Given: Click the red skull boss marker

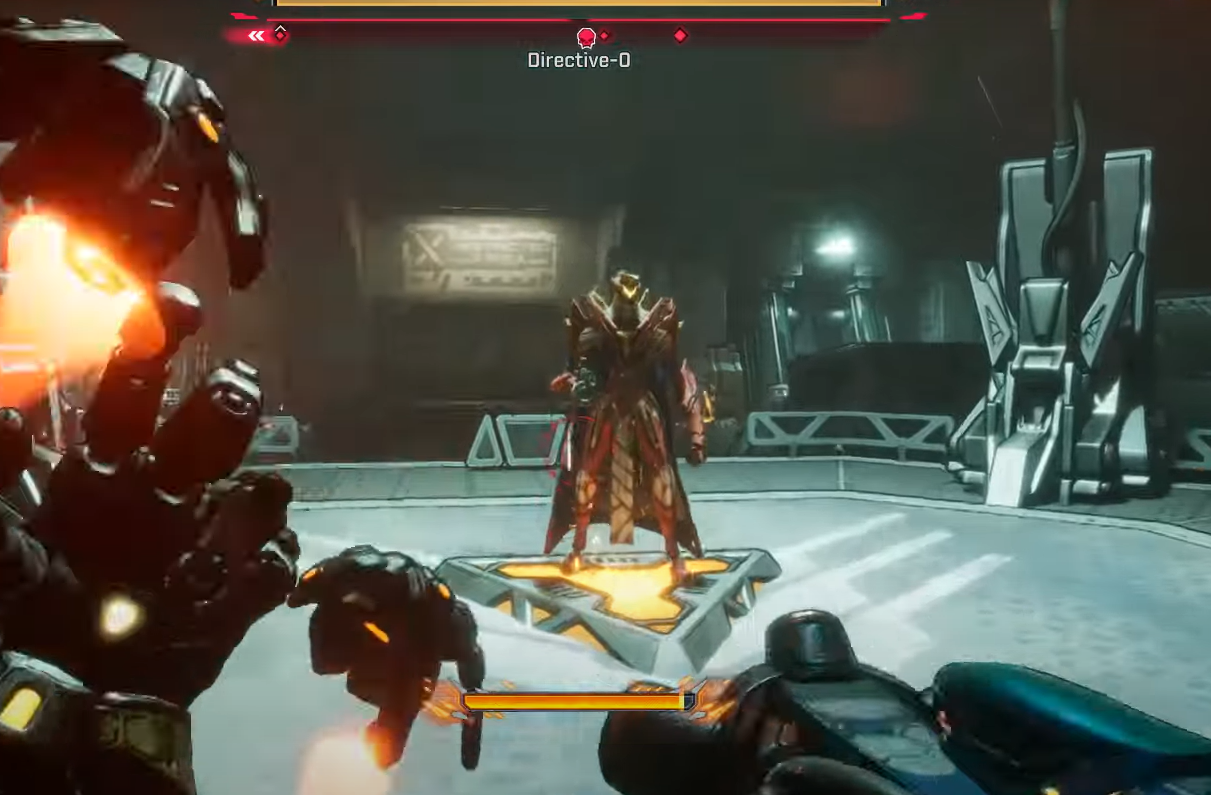Looking at the screenshot, I should click(x=587, y=37).
